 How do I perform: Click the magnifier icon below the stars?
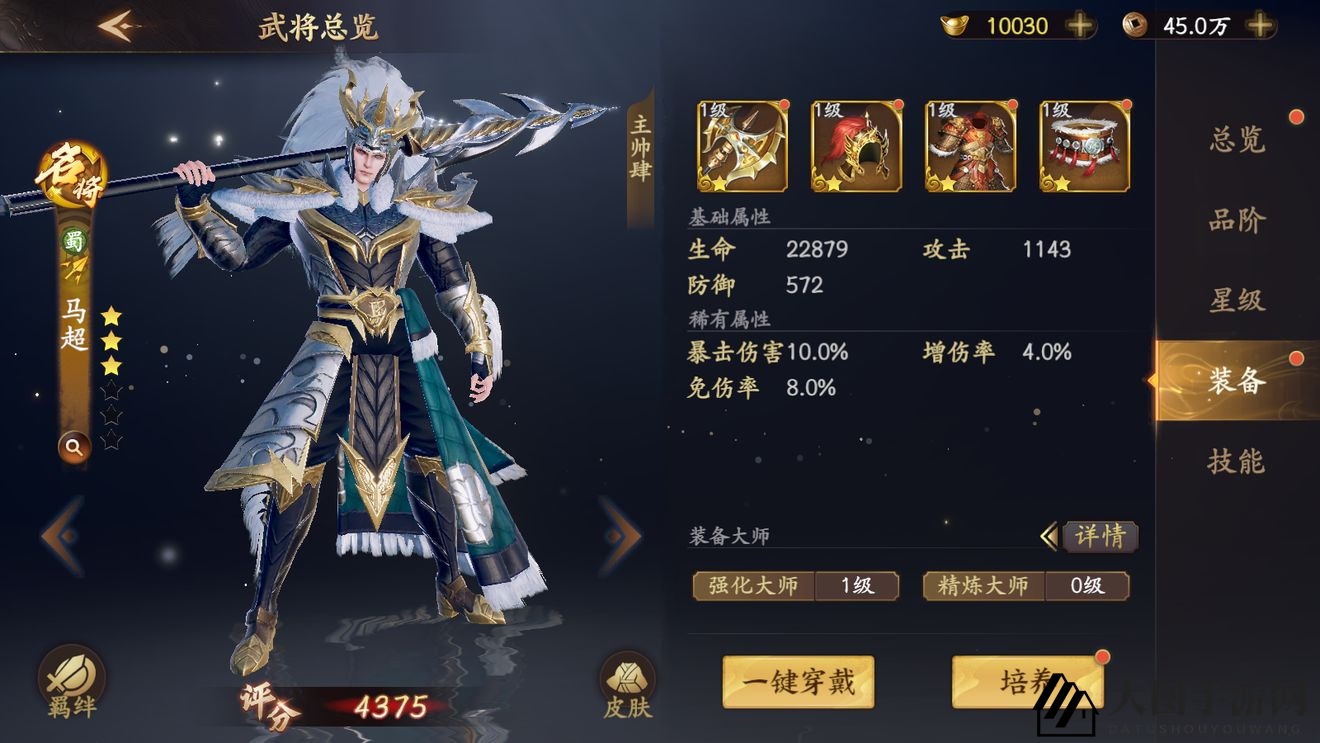pos(73,447)
